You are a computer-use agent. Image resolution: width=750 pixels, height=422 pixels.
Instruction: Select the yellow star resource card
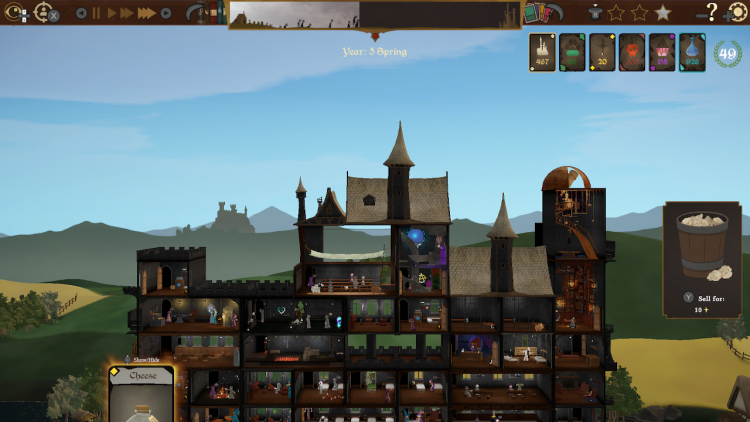[x=602, y=52]
